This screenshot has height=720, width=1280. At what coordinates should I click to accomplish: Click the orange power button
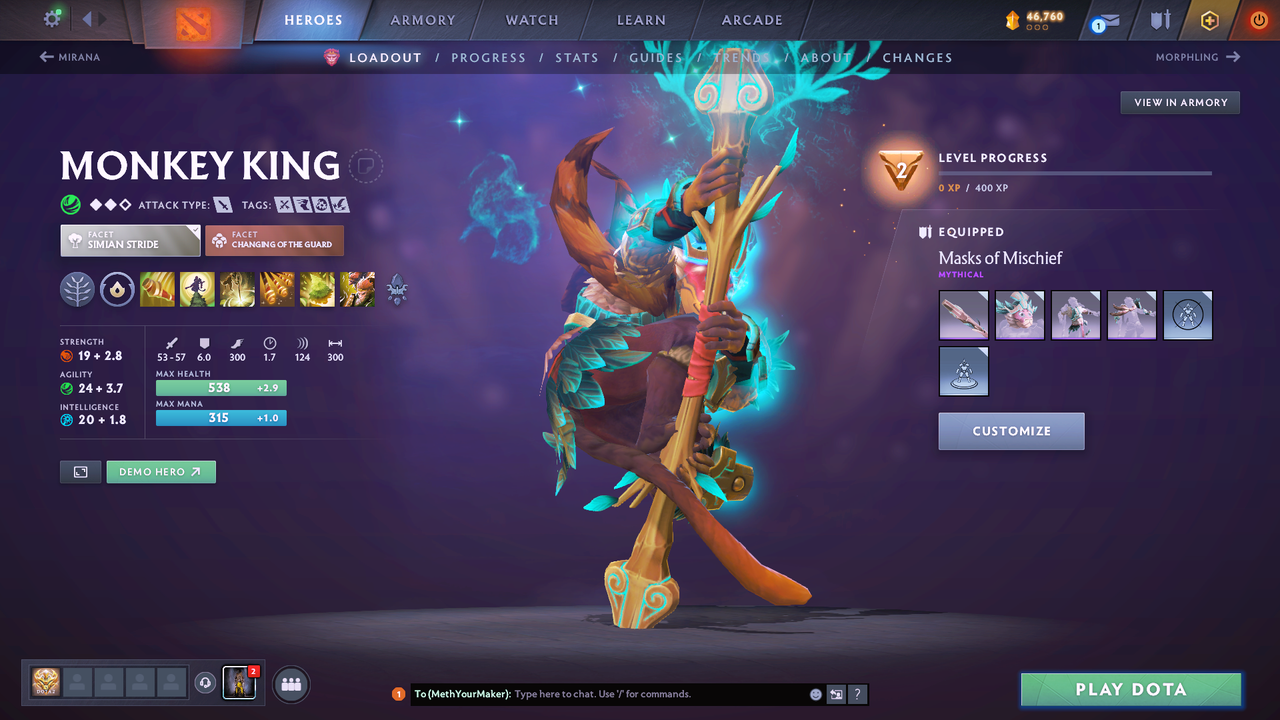click(x=1258, y=19)
